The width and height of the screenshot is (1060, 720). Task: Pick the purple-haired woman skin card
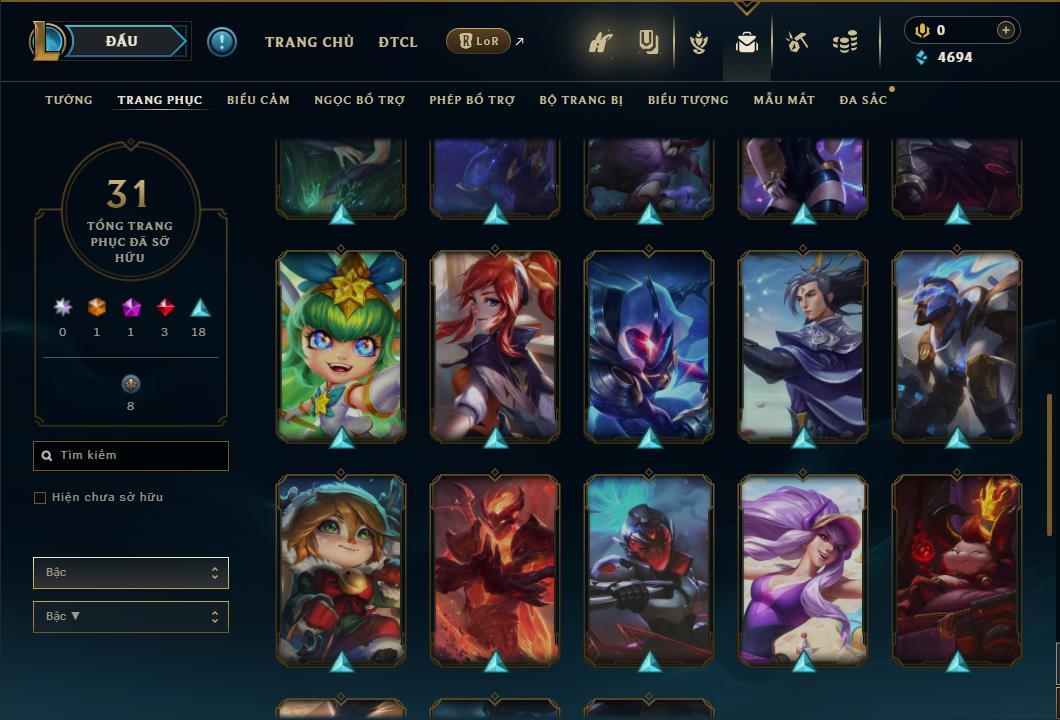pyautogui.click(x=803, y=570)
